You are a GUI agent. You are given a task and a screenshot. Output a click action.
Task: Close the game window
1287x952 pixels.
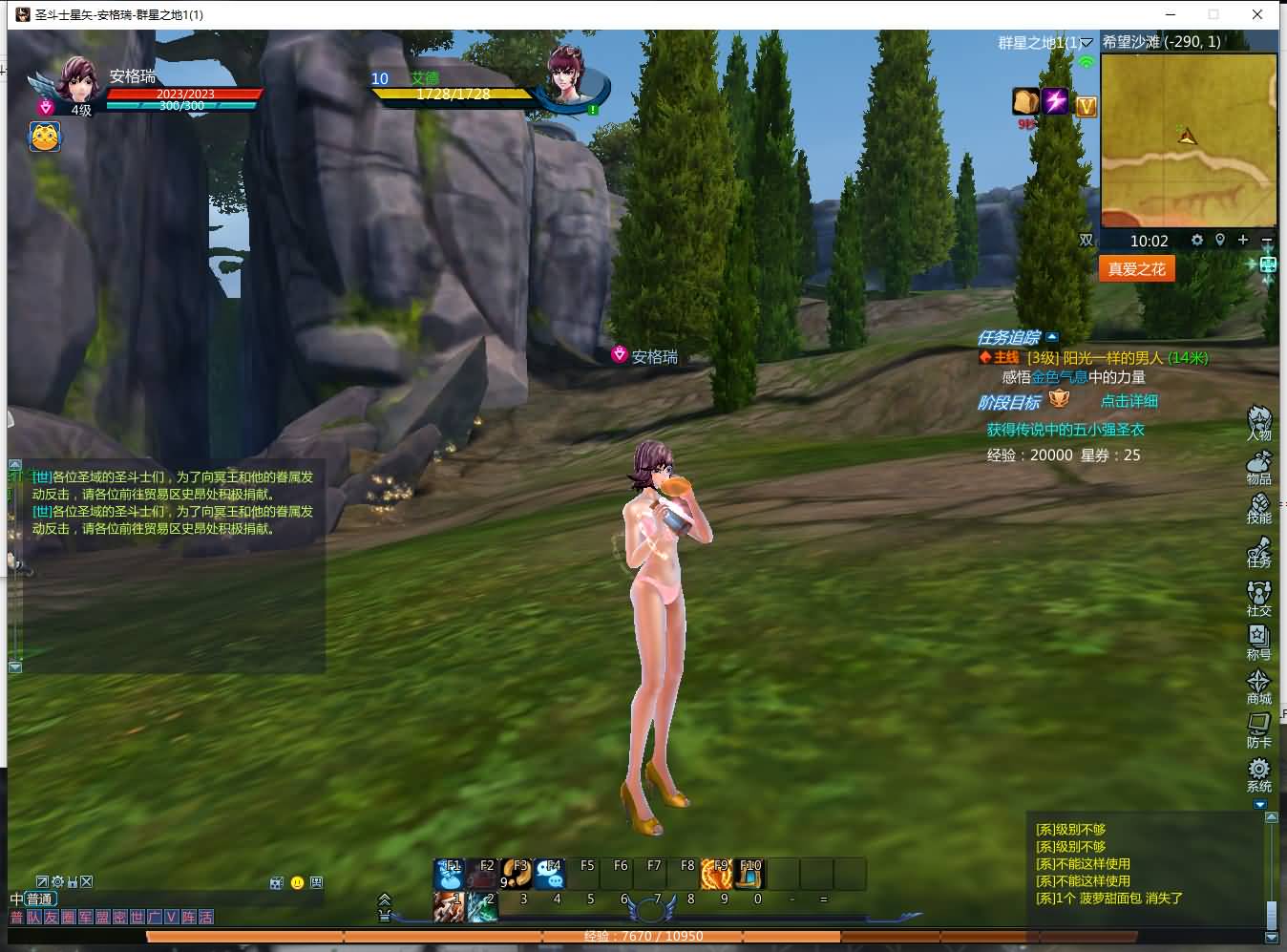point(1258,14)
